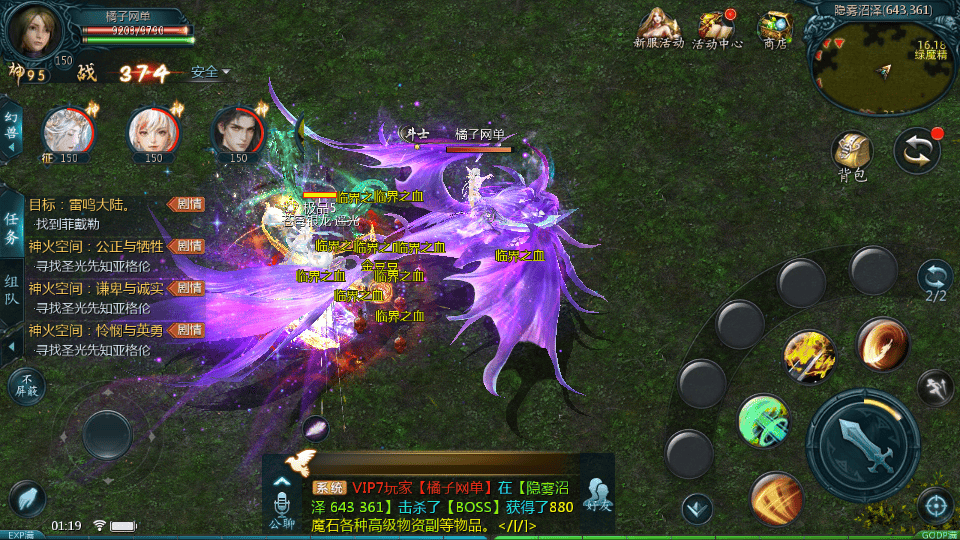The width and height of the screenshot is (960, 540).
Task: Open the 背包 backpack
Action: tap(852, 157)
